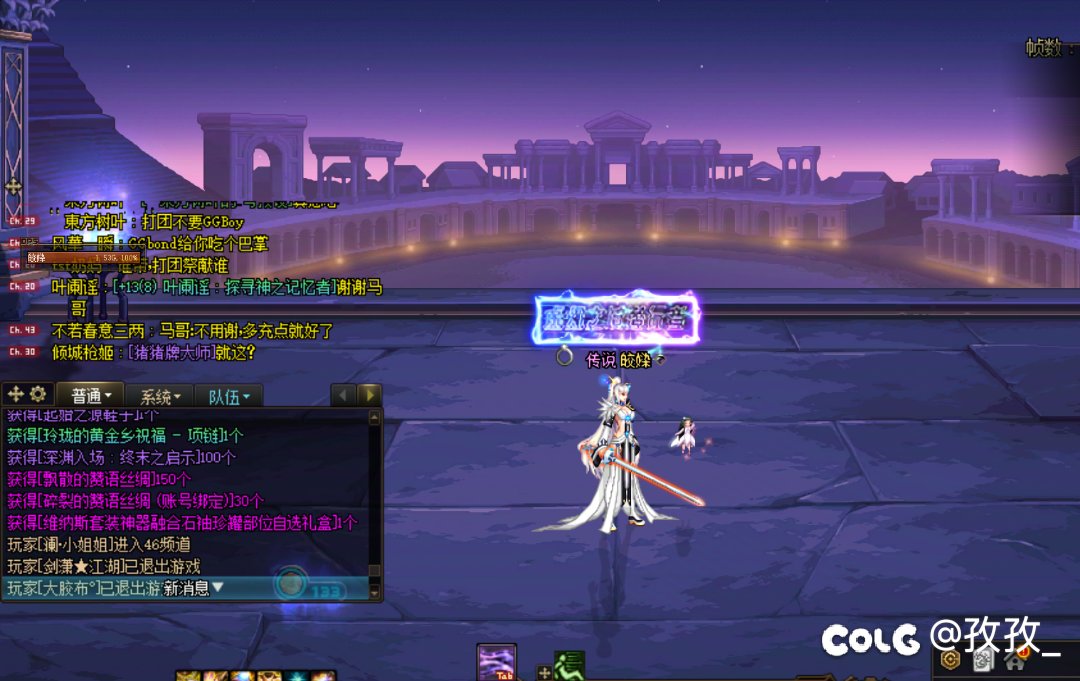Select the 队伍 chat tab

coord(229,396)
